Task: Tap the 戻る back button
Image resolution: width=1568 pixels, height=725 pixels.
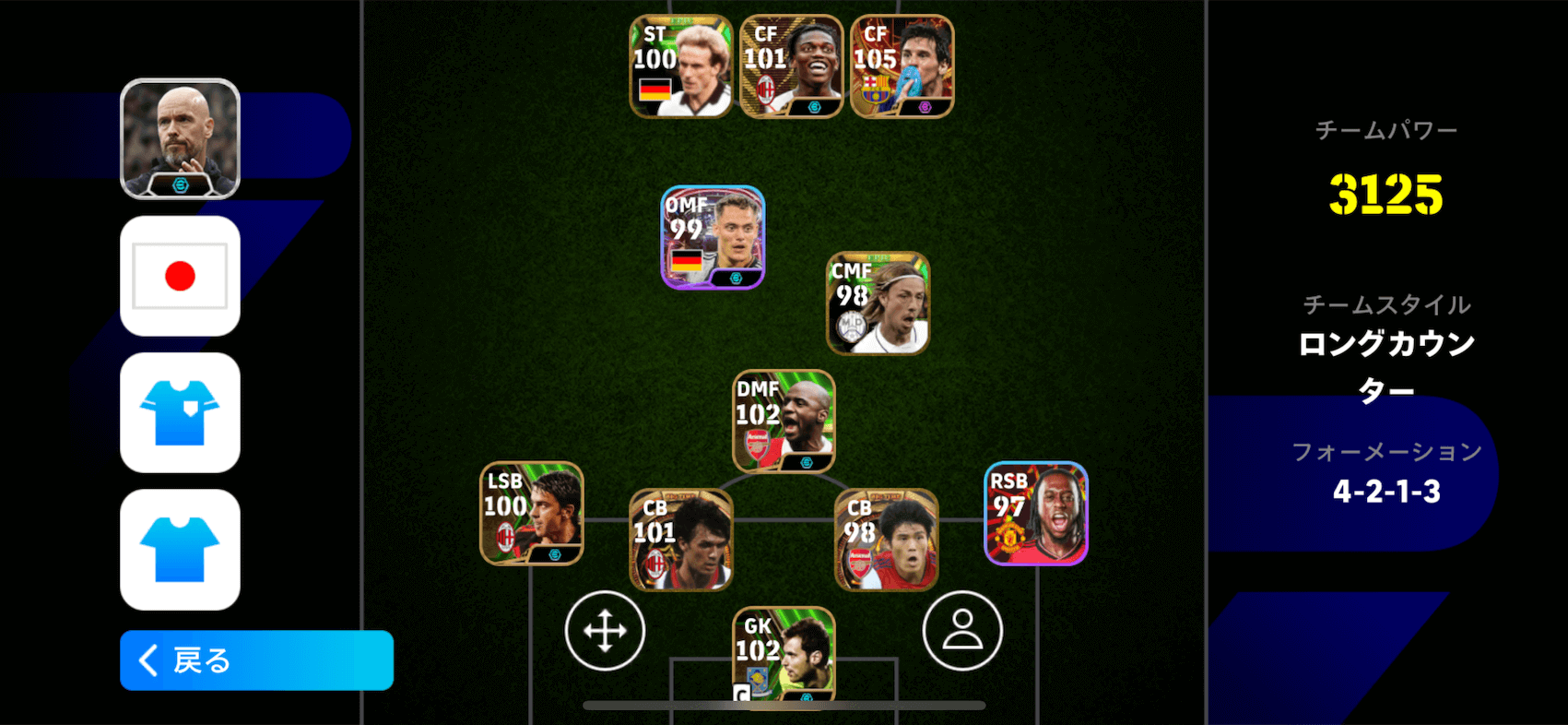Action: coord(257,660)
